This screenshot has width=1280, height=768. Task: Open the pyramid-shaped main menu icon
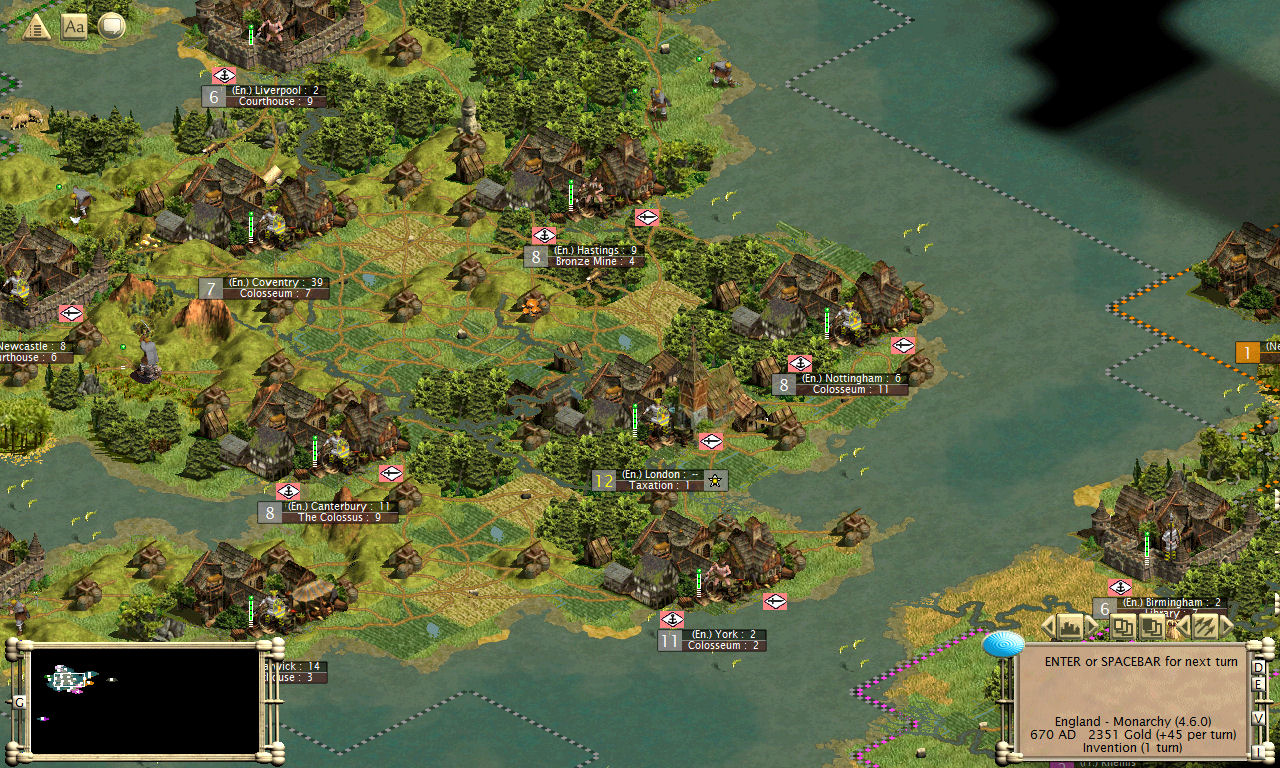(37, 27)
